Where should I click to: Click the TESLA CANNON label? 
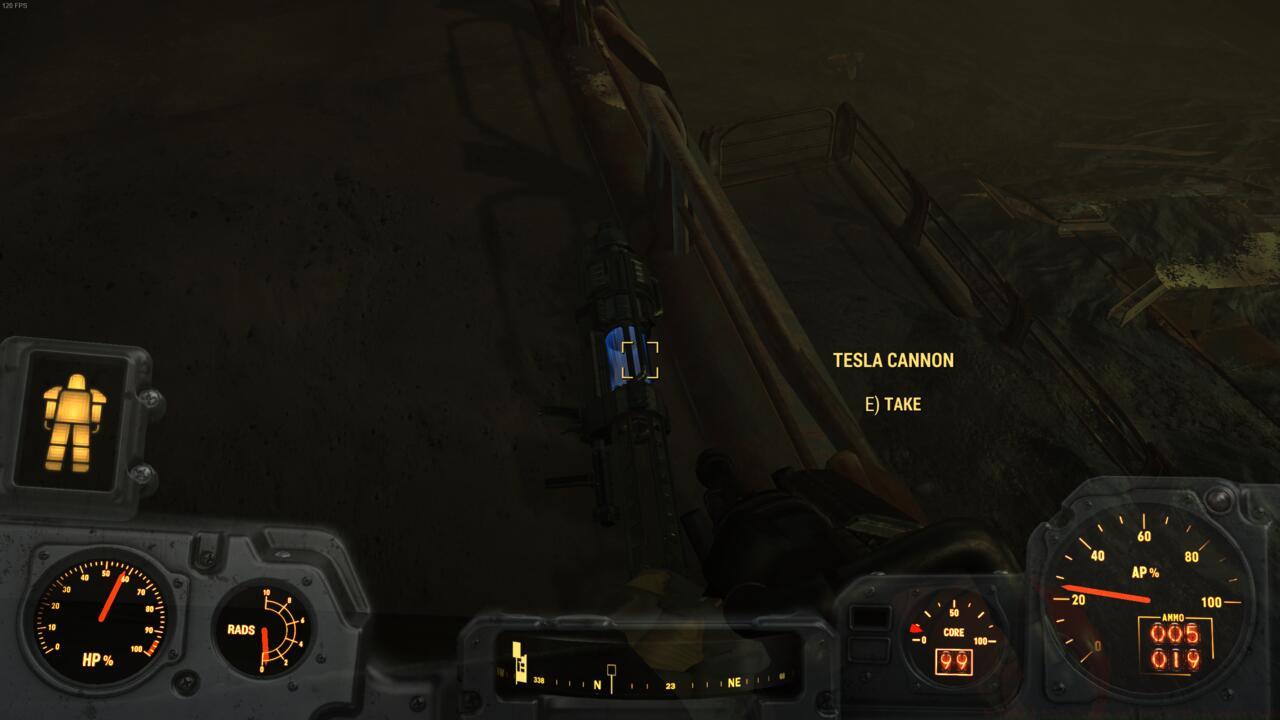(x=893, y=360)
